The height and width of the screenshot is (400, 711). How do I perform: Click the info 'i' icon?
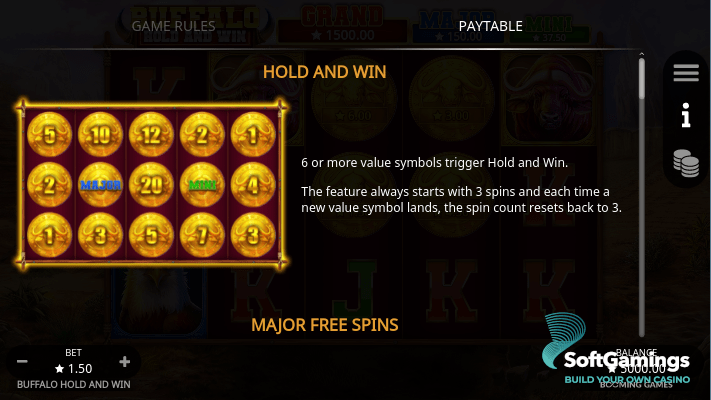click(x=686, y=117)
